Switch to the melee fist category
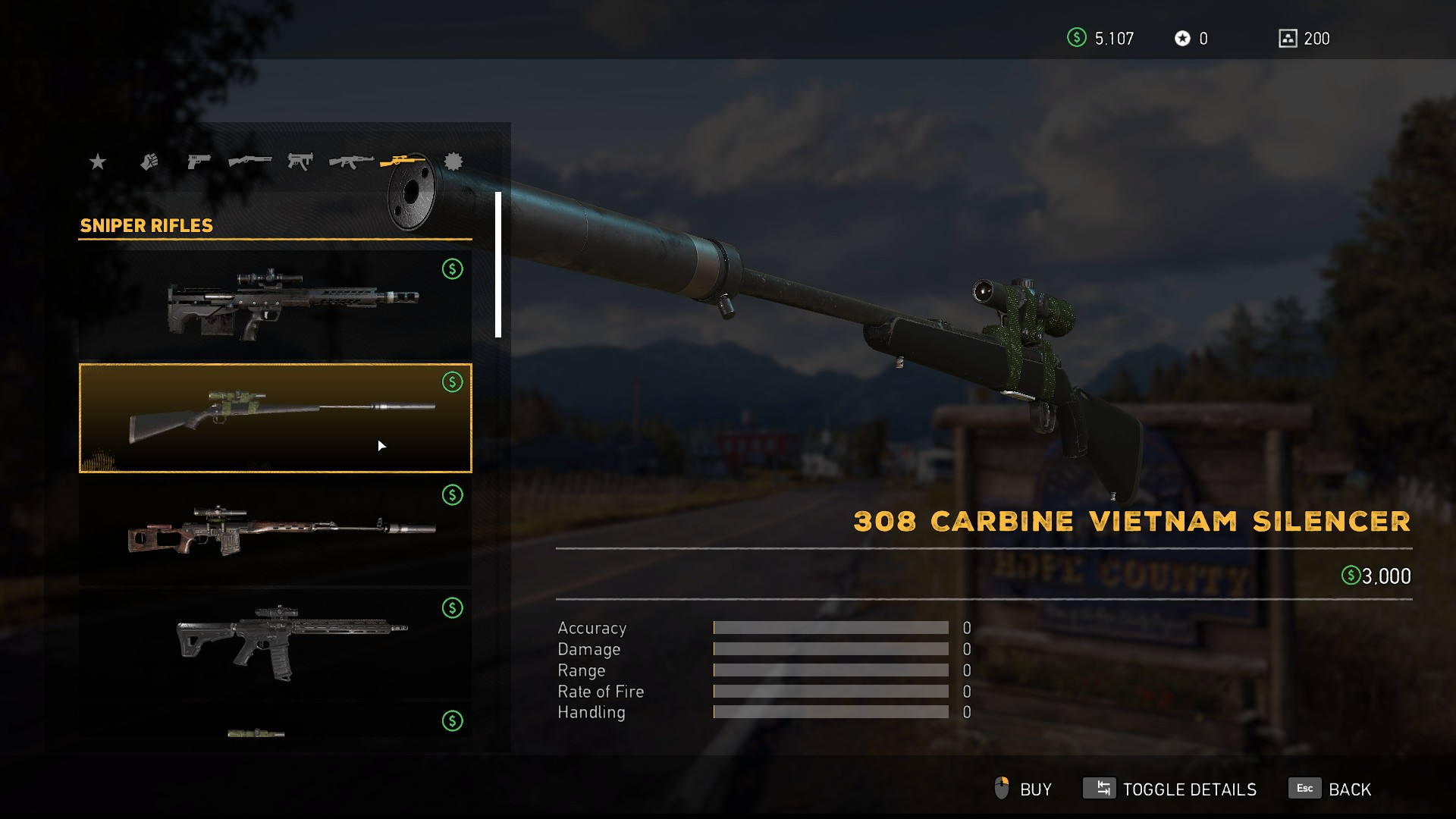Image resolution: width=1456 pixels, height=819 pixels. [x=149, y=162]
